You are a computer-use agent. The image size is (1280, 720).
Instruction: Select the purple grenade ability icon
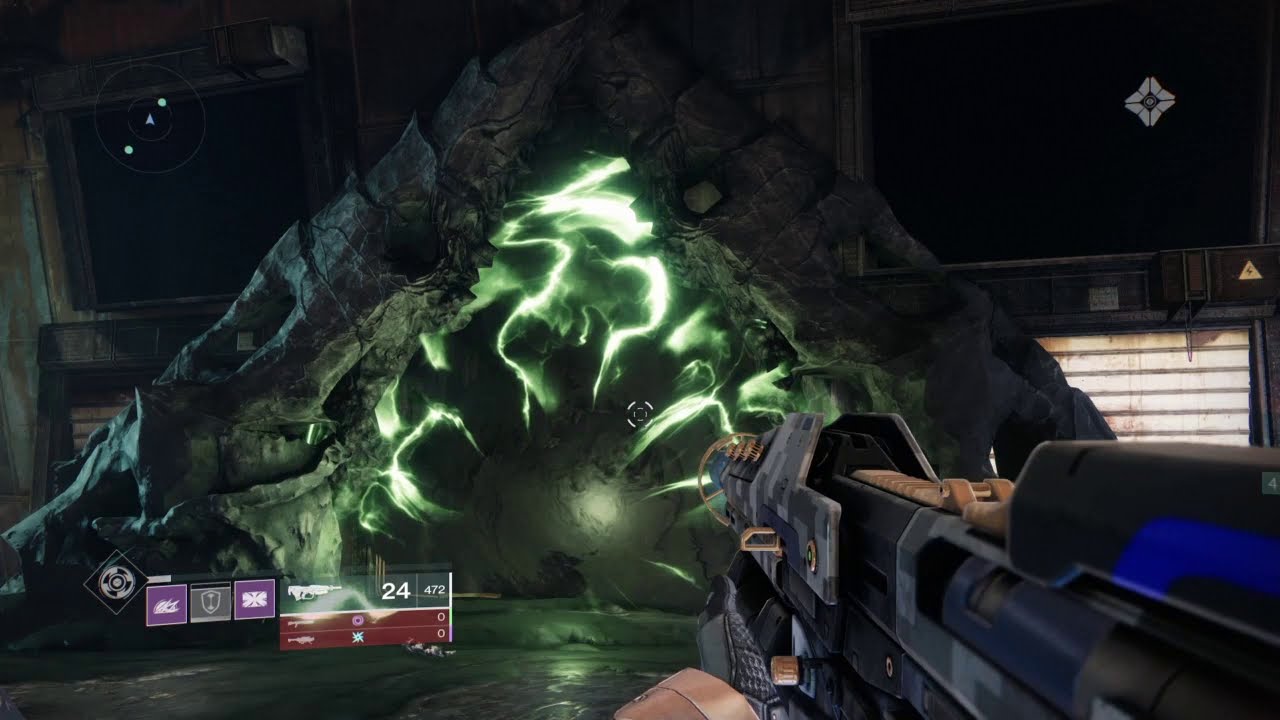tap(166, 605)
